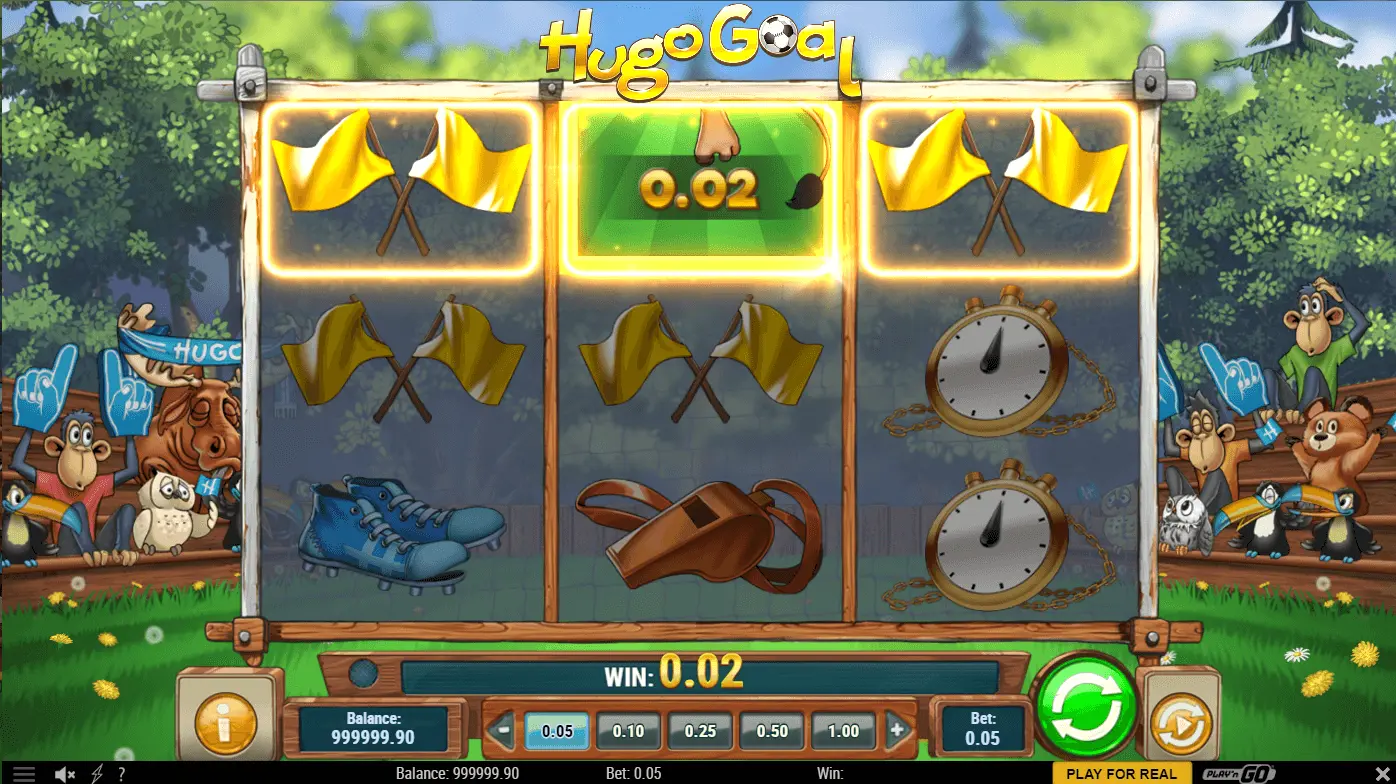Choose the 0.10 bet value
This screenshot has height=784, width=1396.
tap(628, 731)
